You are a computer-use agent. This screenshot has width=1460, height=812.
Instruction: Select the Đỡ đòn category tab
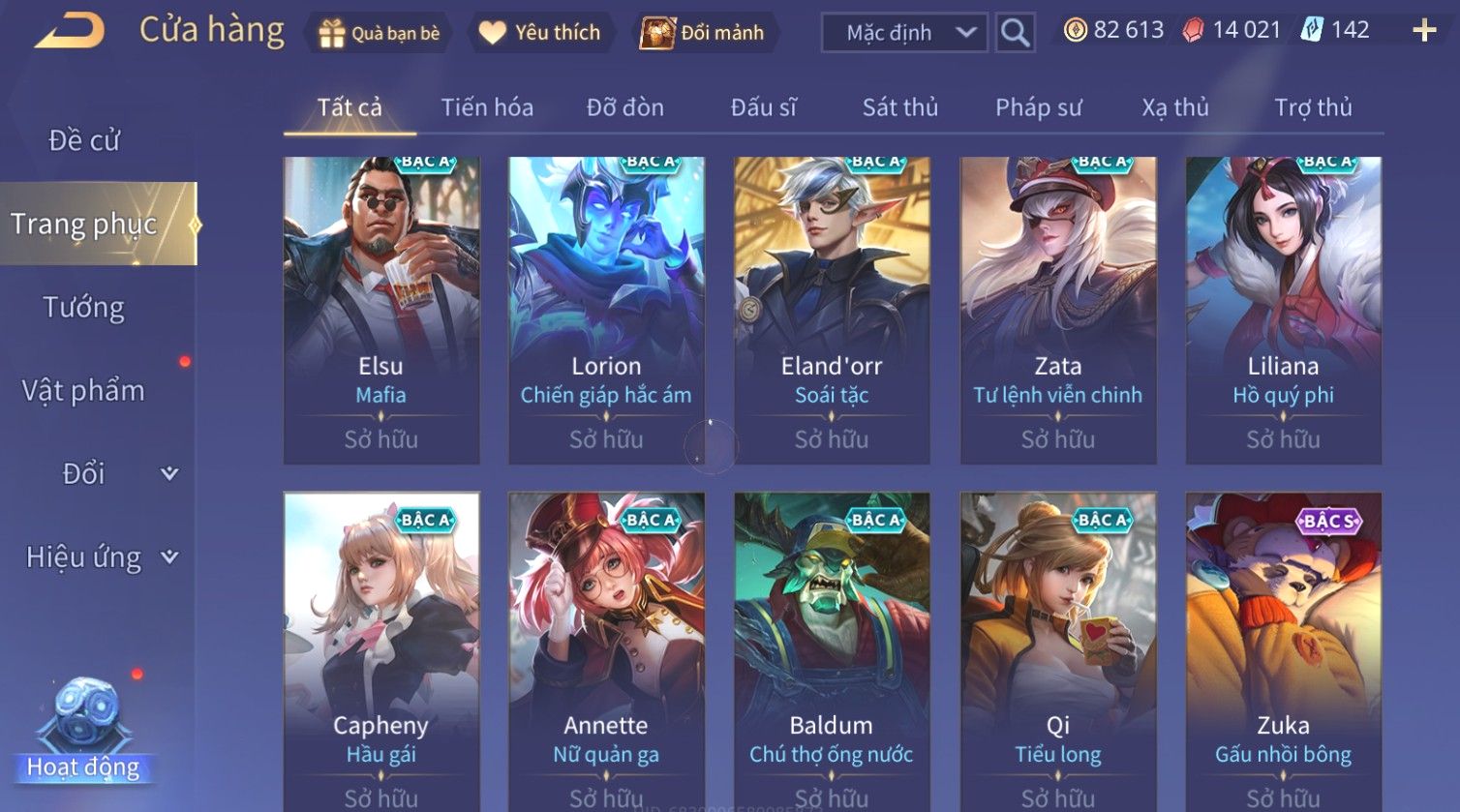point(624,107)
